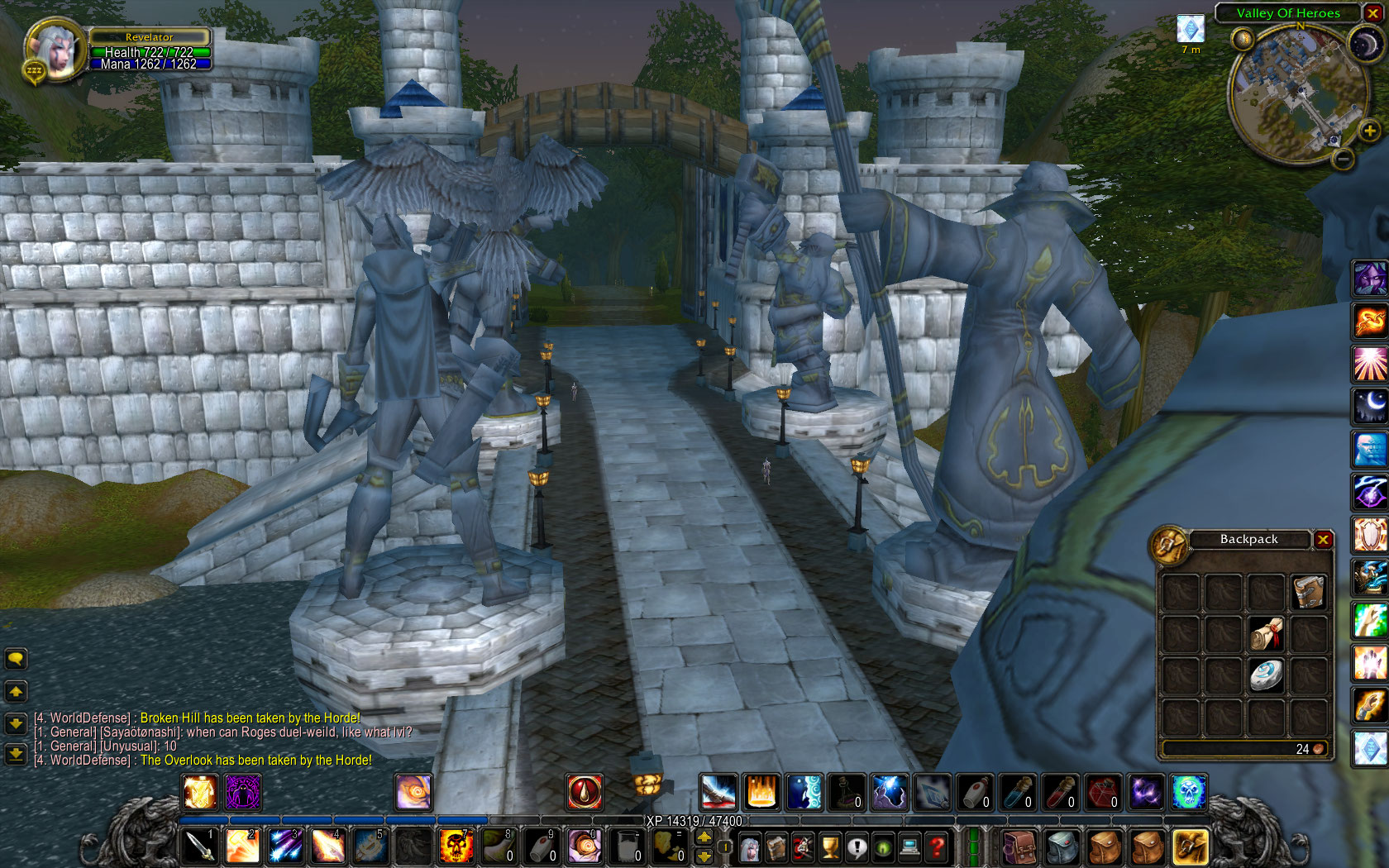Select the scroll with red seal in Backpack
The image size is (1389, 868).
[x=1266, y=634]
